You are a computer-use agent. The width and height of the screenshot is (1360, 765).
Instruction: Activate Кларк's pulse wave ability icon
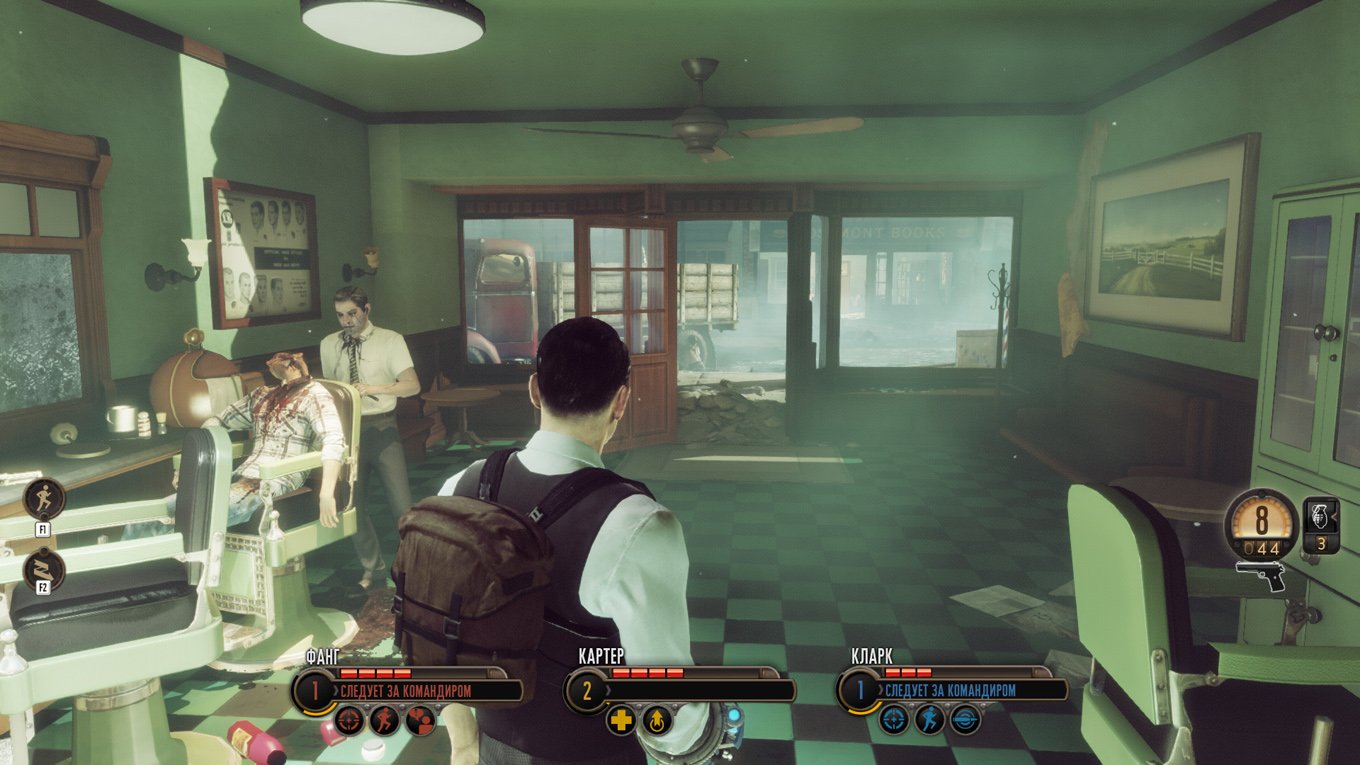[x=964, y=721]
